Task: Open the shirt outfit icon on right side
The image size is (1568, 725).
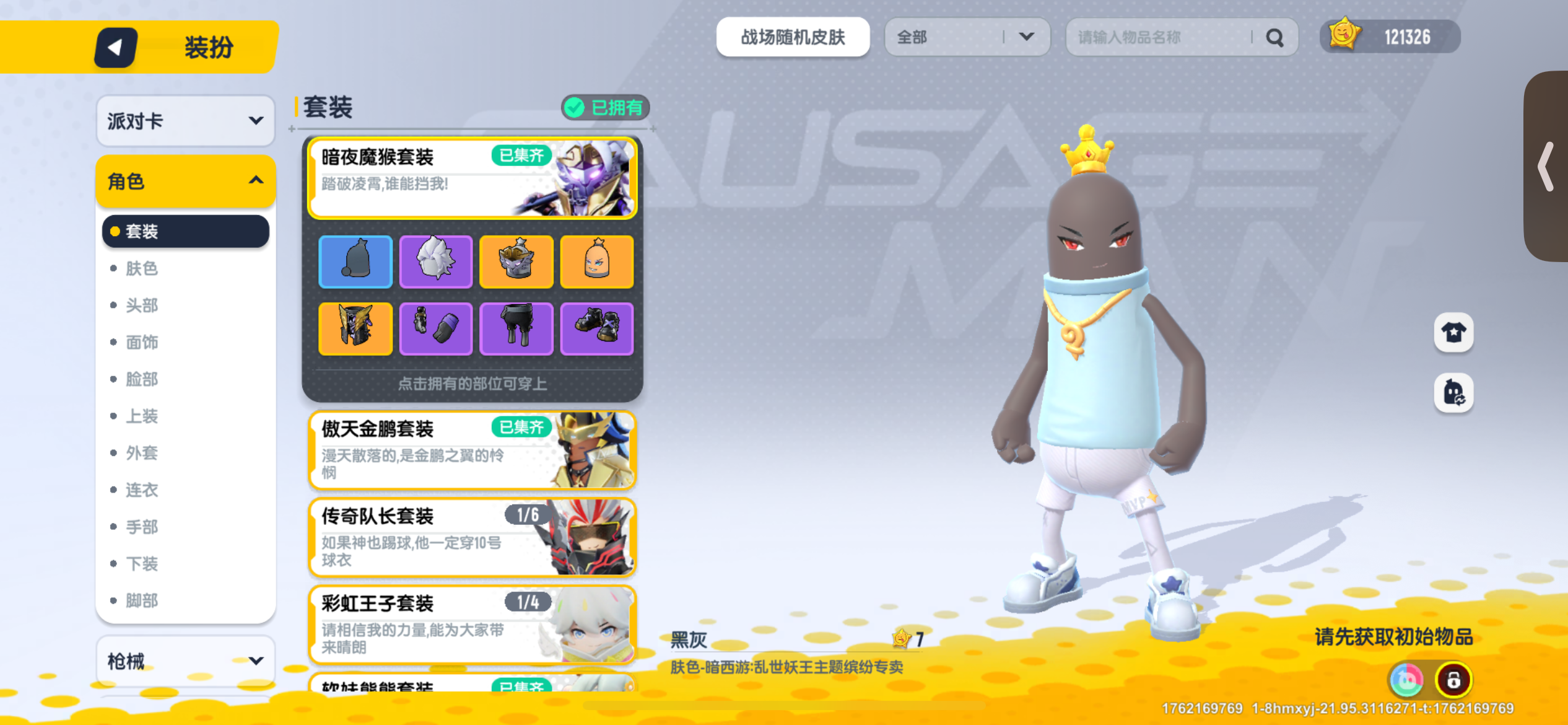Action: tap(1453, 333)
